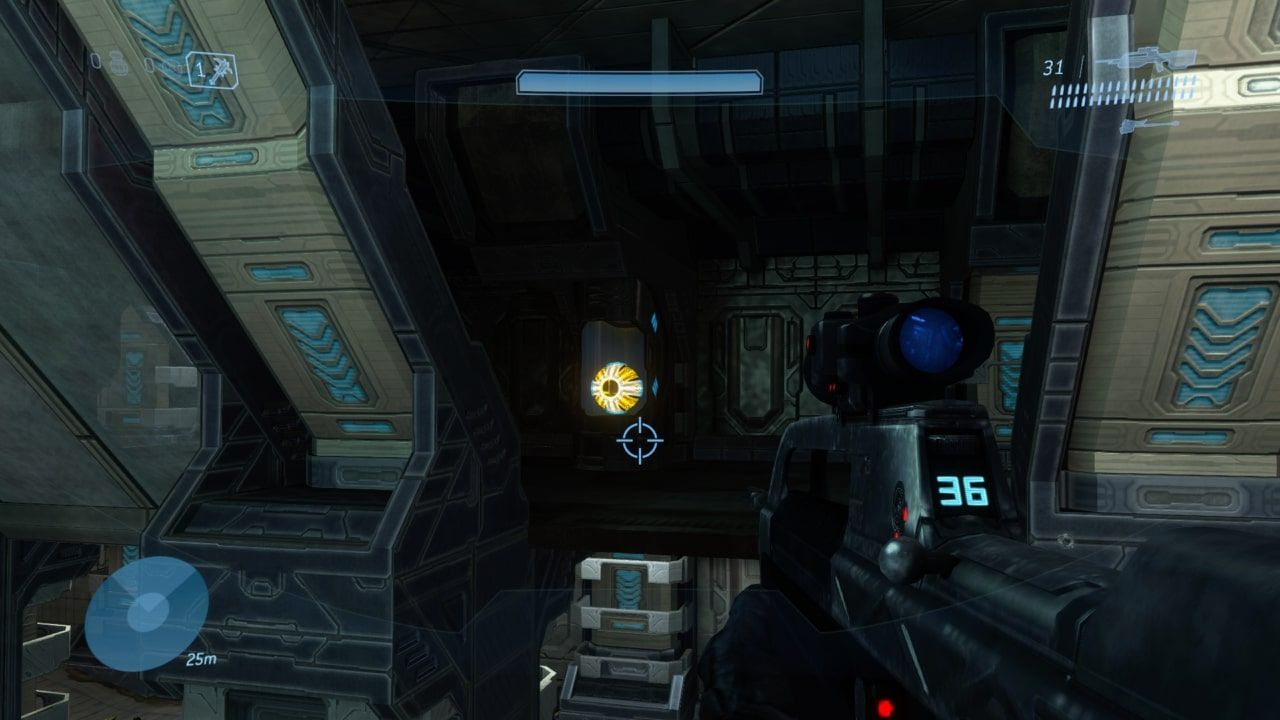Select the glowing orange holographic terminal
This screenshot has width=1280, height=720.
click(x=613, y=385)
